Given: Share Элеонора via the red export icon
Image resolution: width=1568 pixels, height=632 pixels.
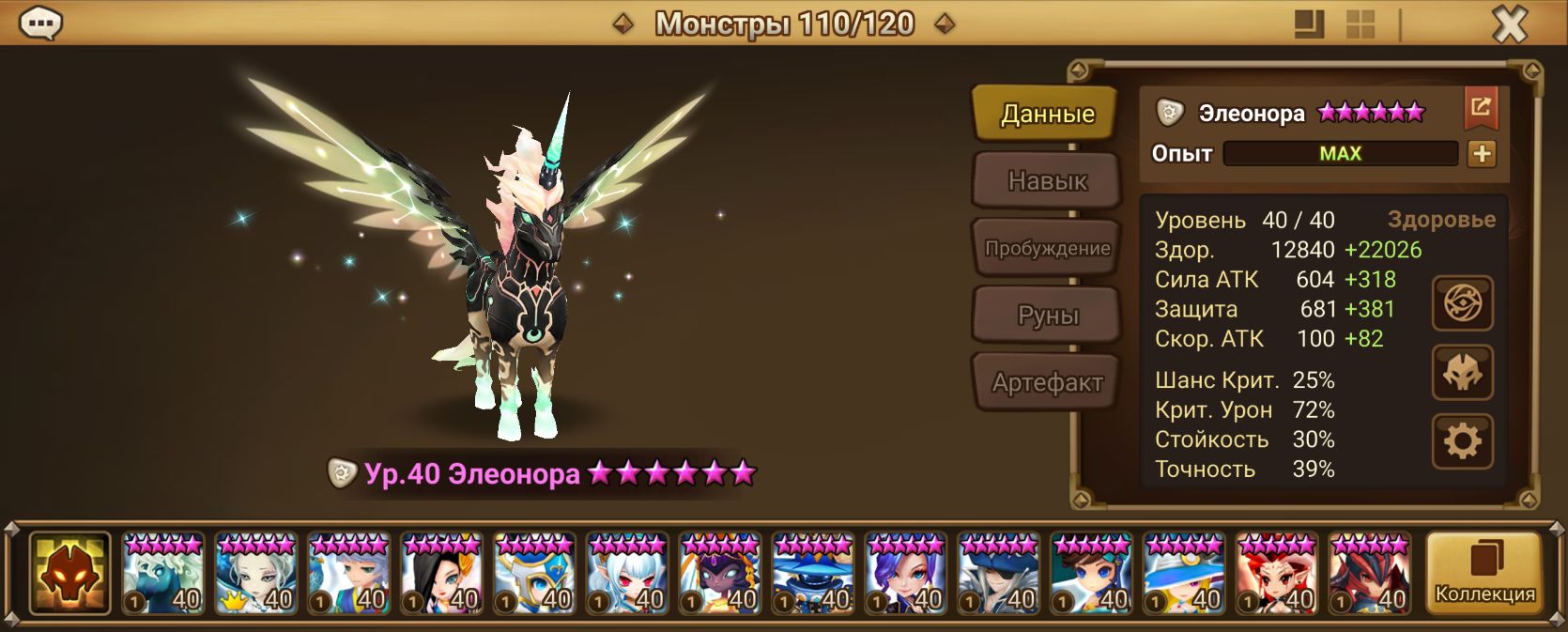Looking at the screenshot, I should click(x=1480, y=108).
